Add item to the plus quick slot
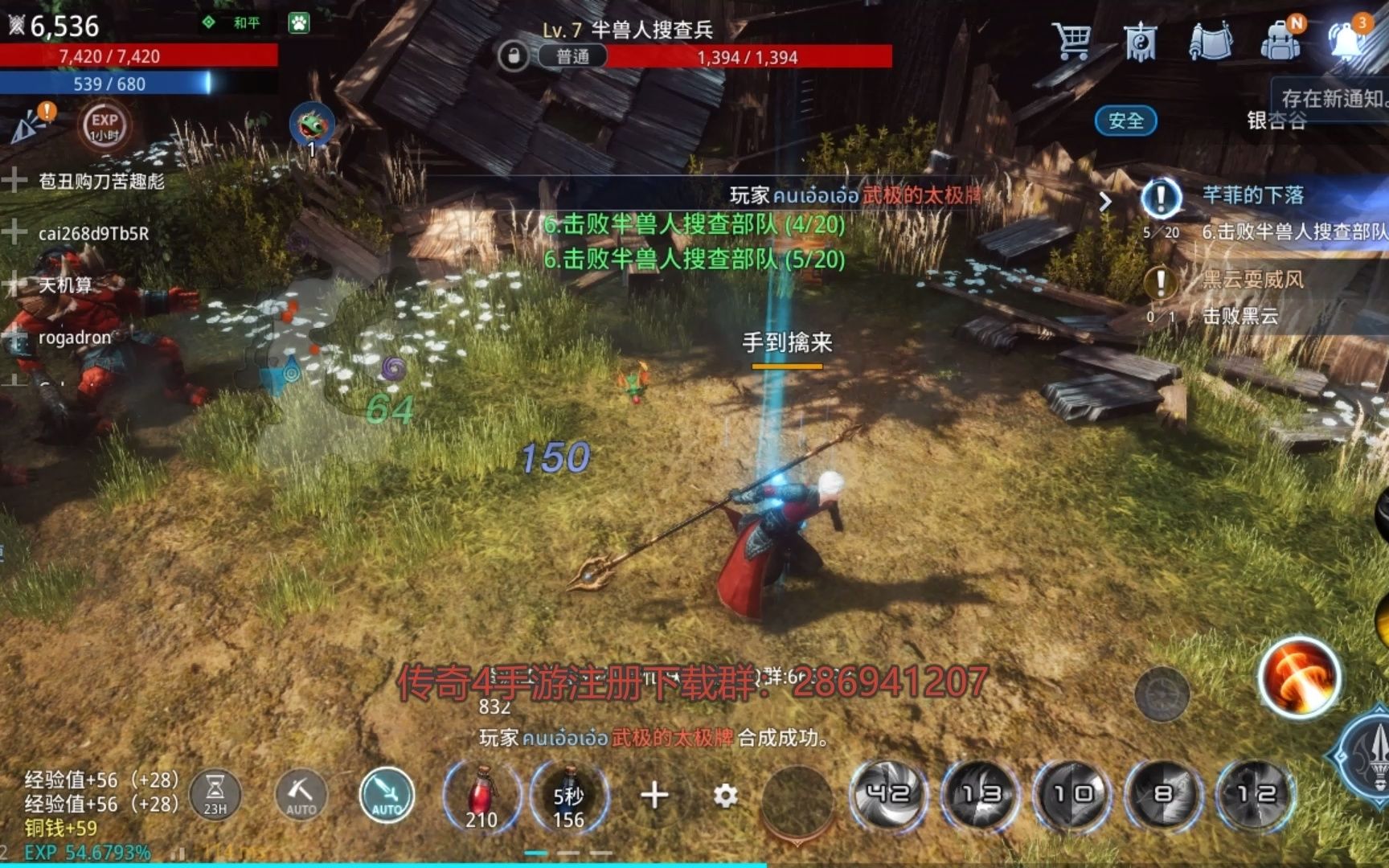 (654, 796)
